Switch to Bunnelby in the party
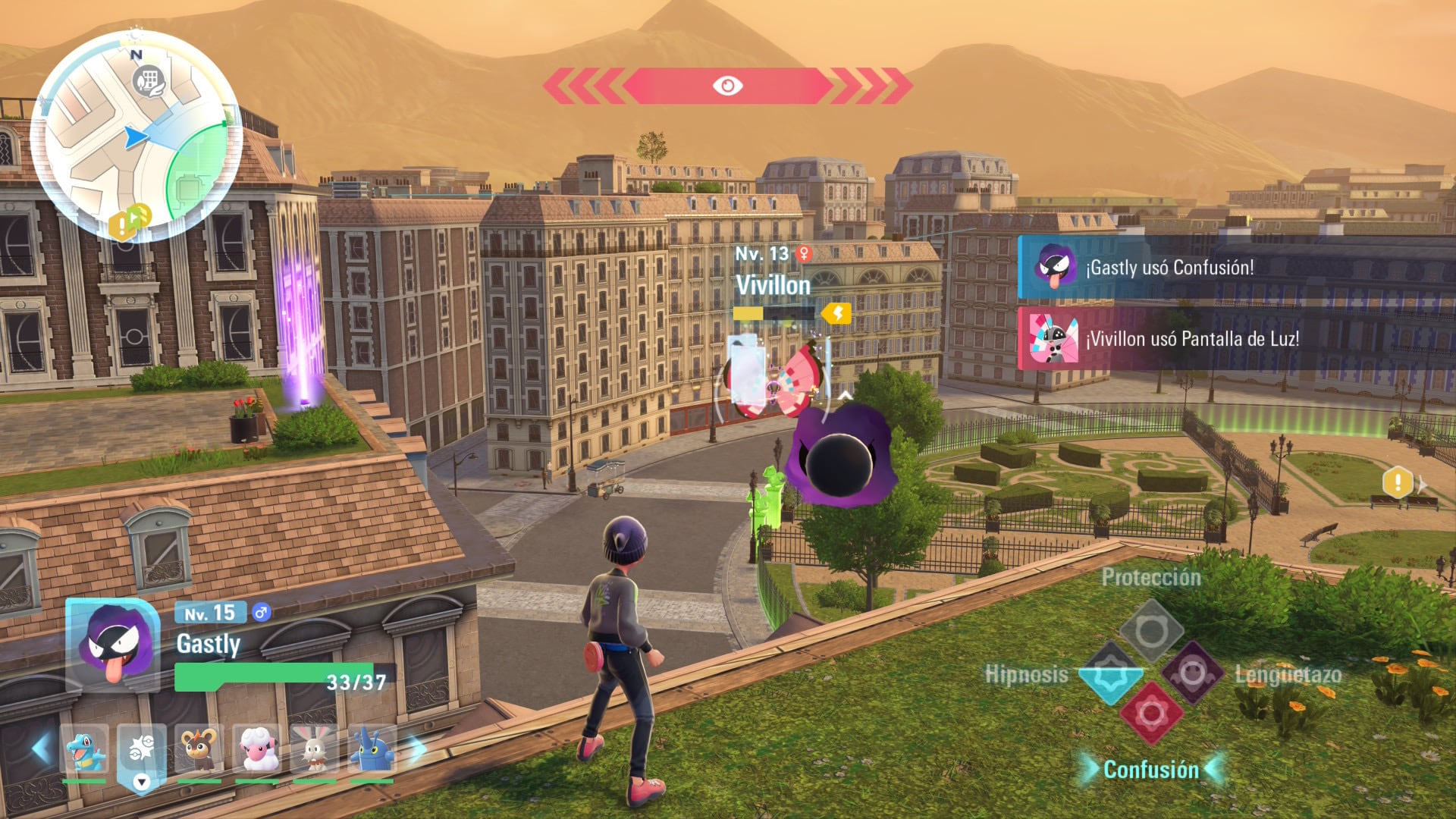The image size is (1456, 819). point(314,750)
